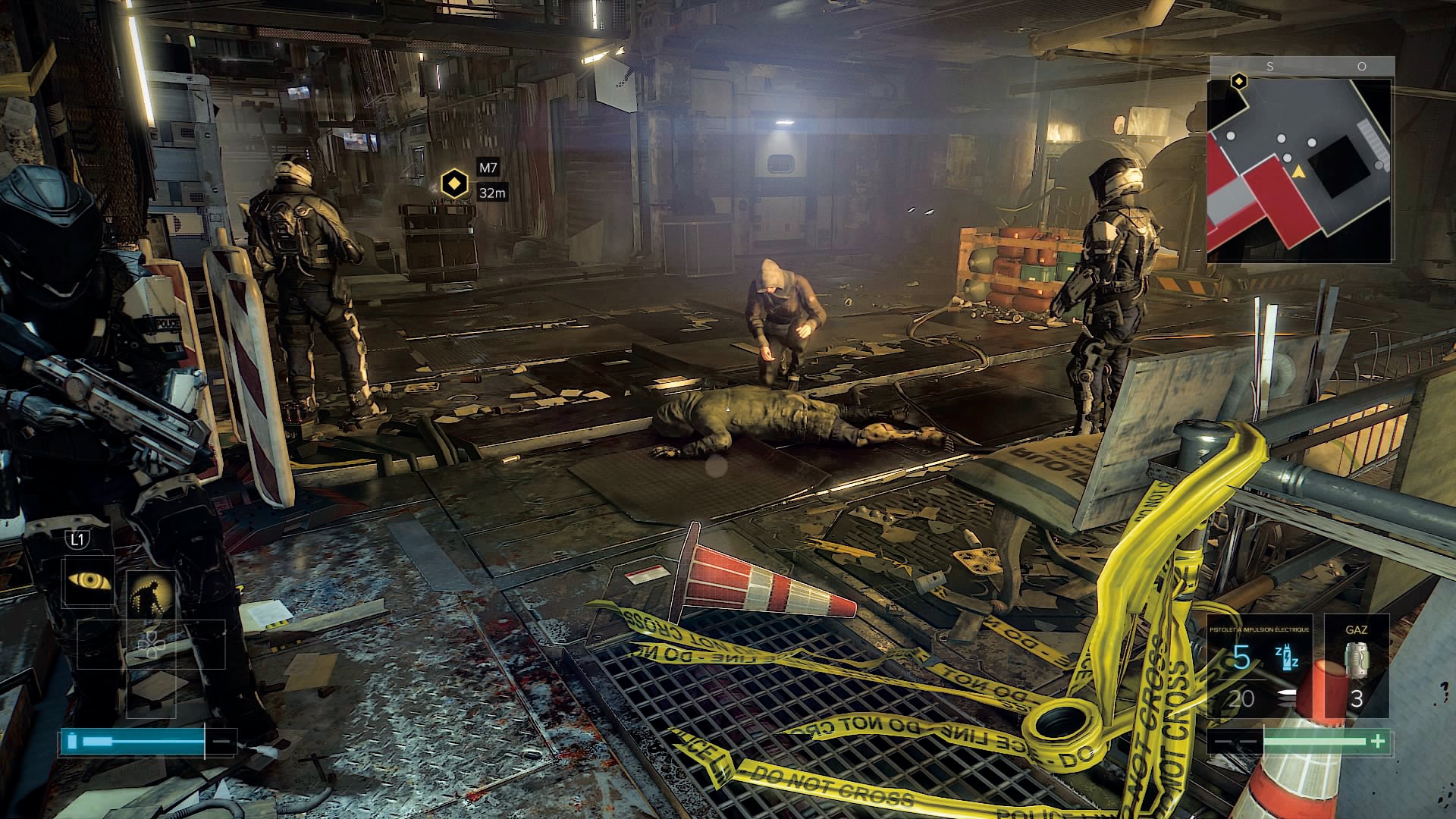Select the M7 objective waypoint marker
The width and height of the screenshot is (1456, 819).
click(454, 184)
